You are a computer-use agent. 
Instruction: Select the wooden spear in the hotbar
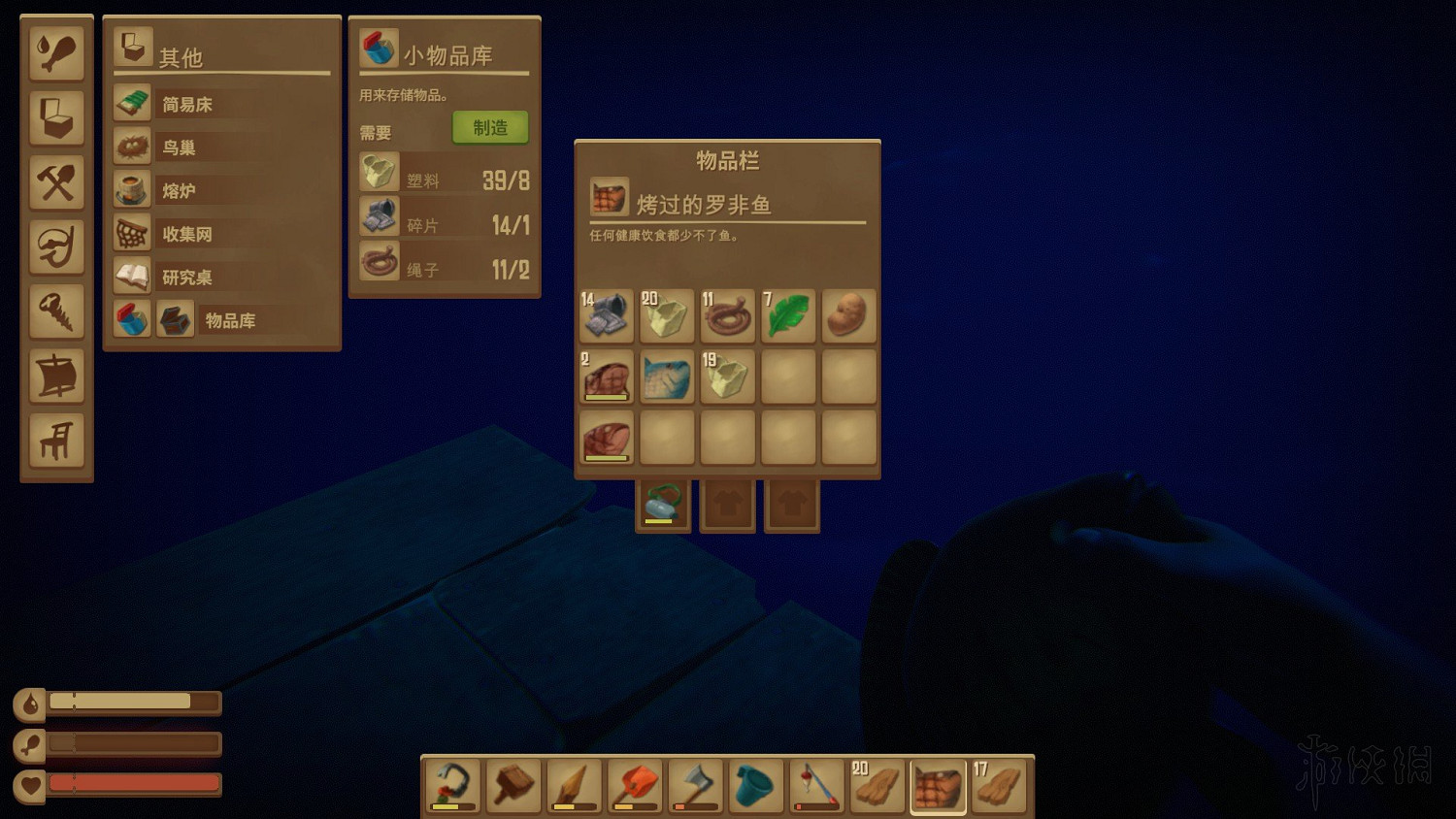click(574, 786)
